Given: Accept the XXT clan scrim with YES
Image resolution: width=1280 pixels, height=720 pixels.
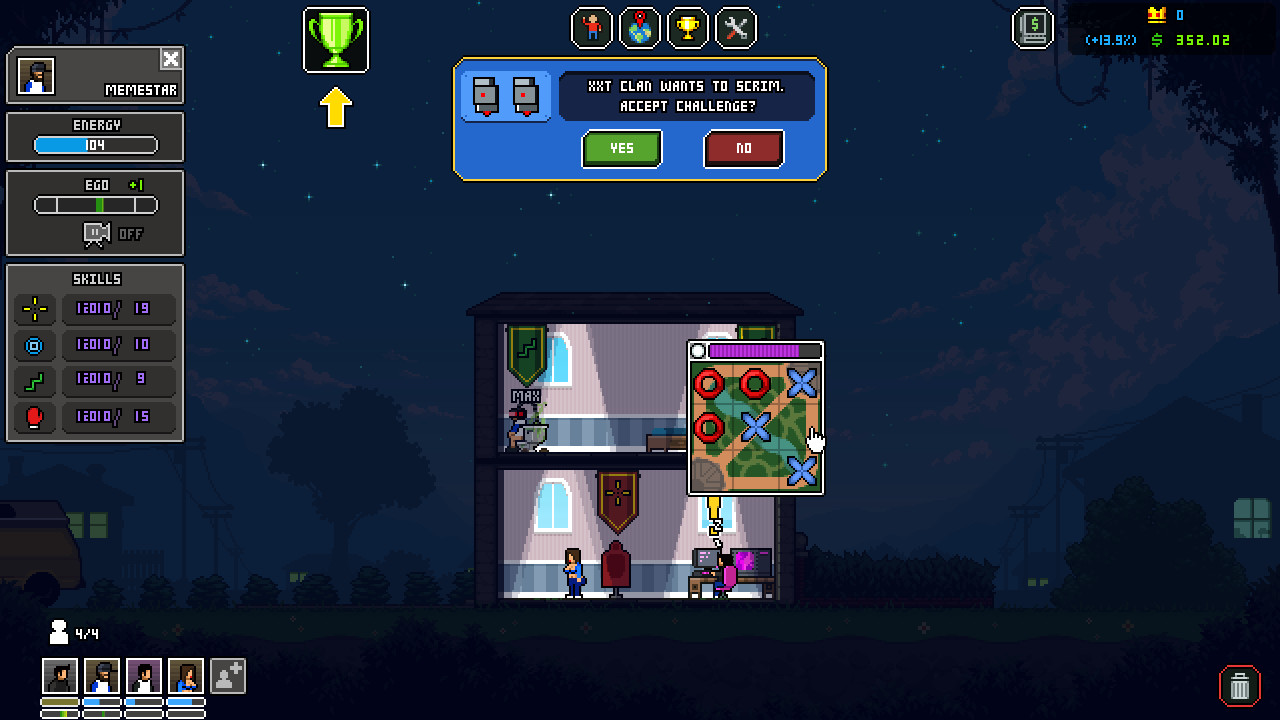Looking at the screenshot, I should click(x=621, y=148).
